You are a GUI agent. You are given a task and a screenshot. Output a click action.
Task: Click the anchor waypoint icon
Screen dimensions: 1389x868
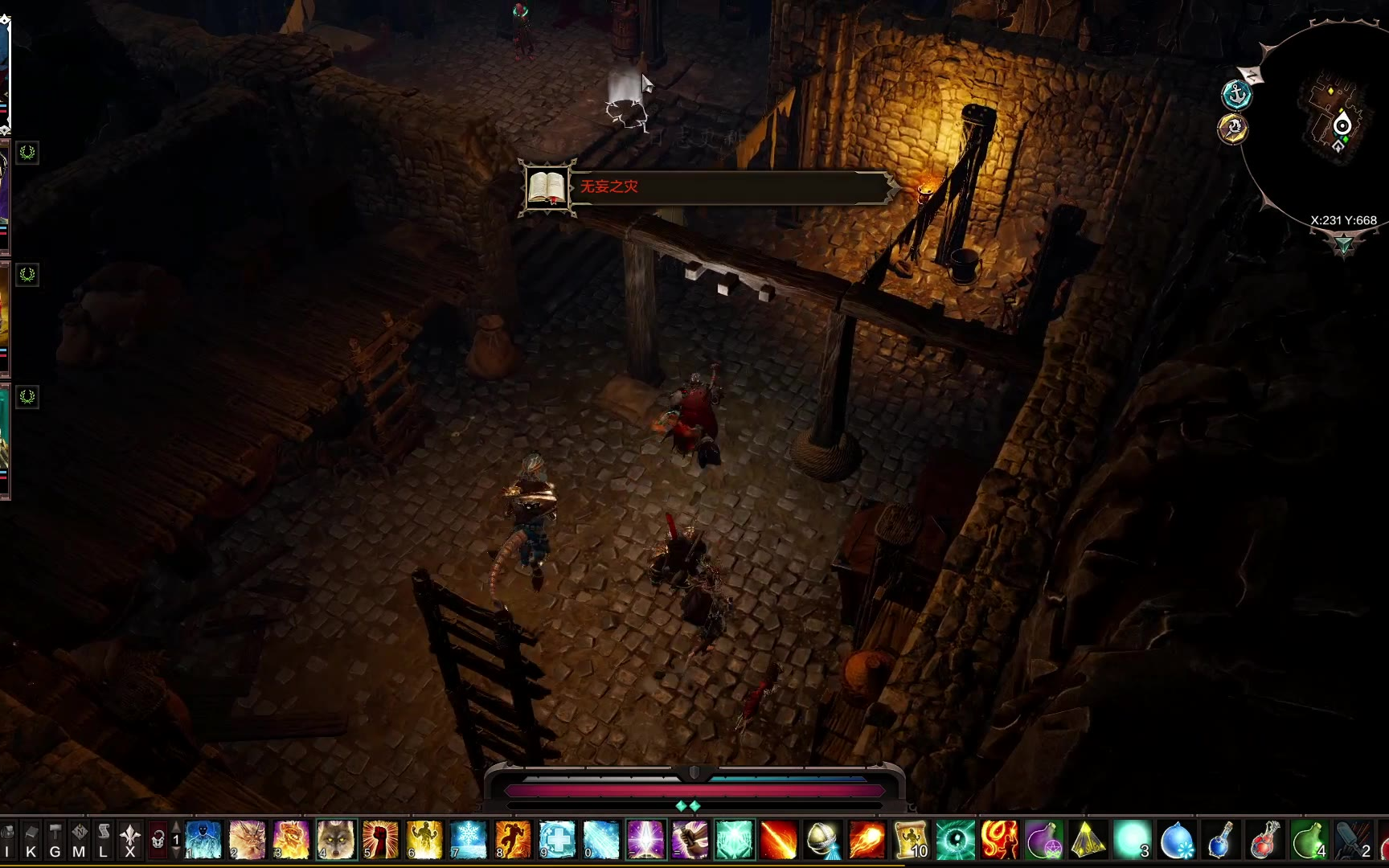tap(1236, 95)
